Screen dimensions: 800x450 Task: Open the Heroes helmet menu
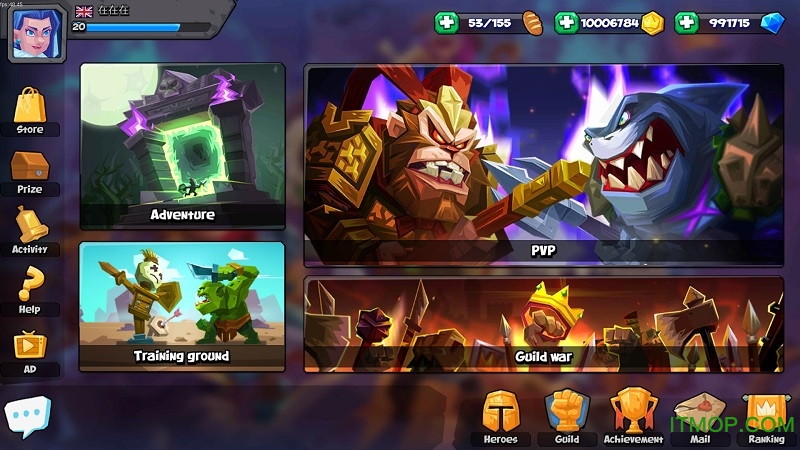tap(500, 415)
